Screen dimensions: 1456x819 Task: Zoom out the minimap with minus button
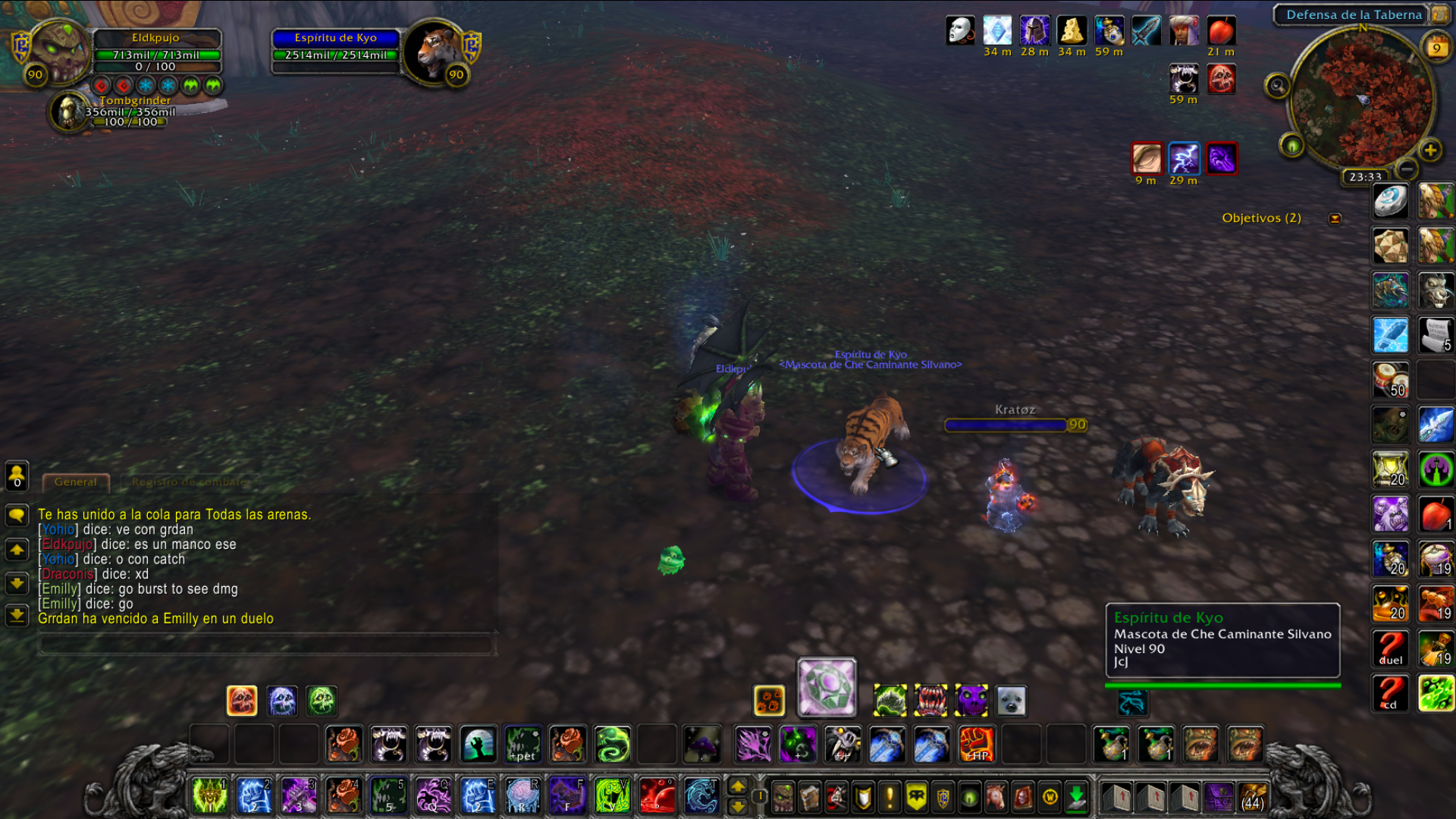tap(1407, 168)
